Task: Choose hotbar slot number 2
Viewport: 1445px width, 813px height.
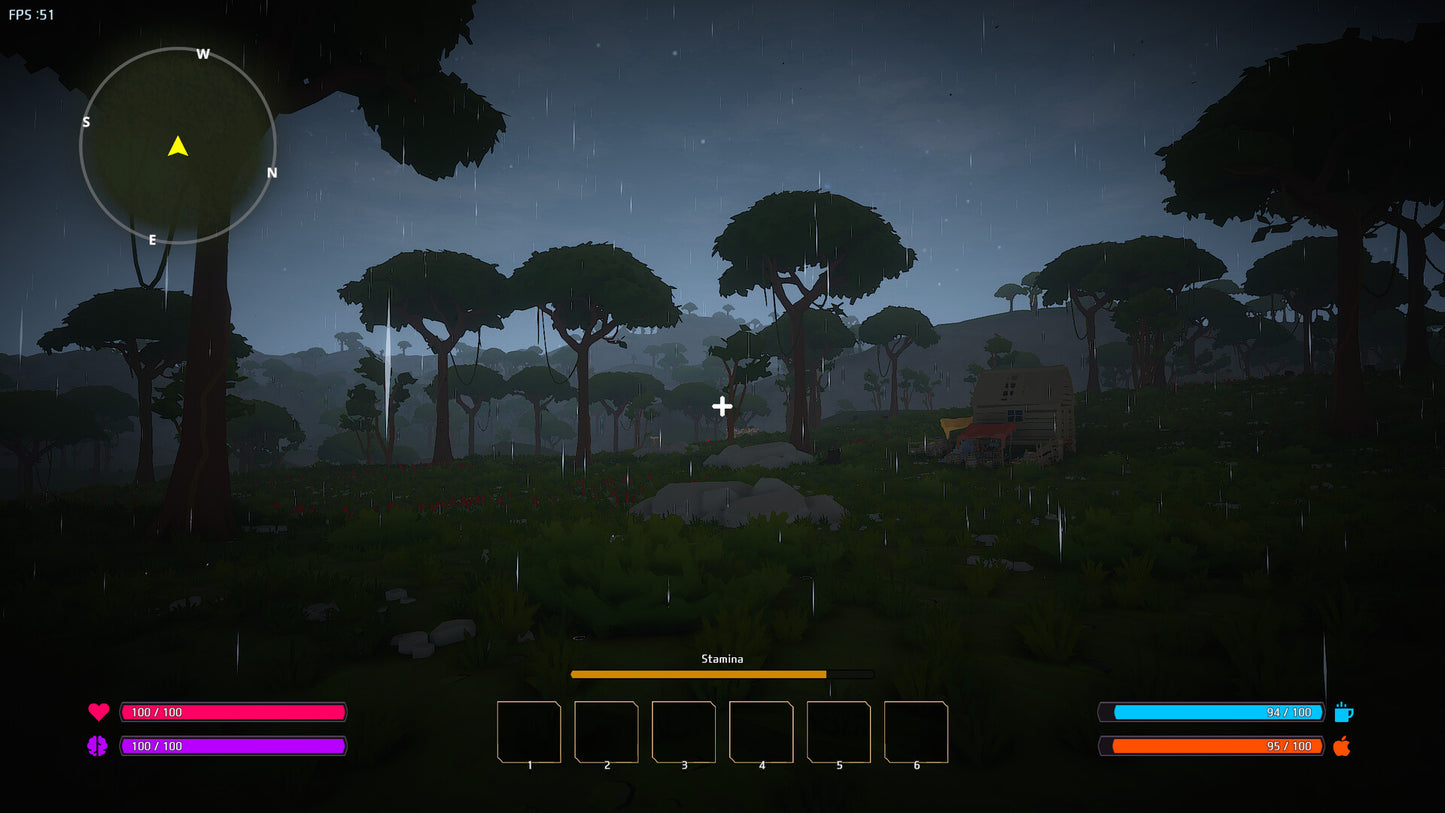Action: point(606,732)
